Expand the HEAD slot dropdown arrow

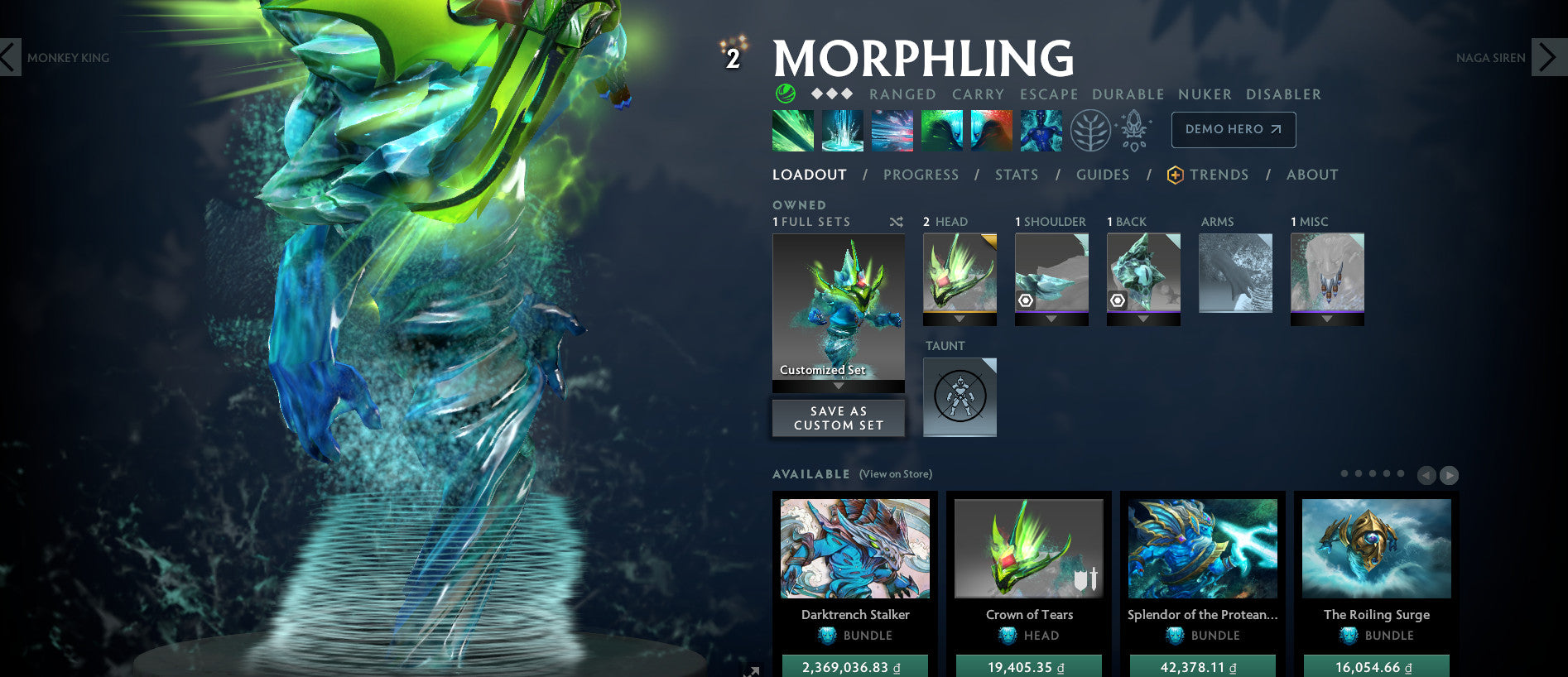[960, 318]
